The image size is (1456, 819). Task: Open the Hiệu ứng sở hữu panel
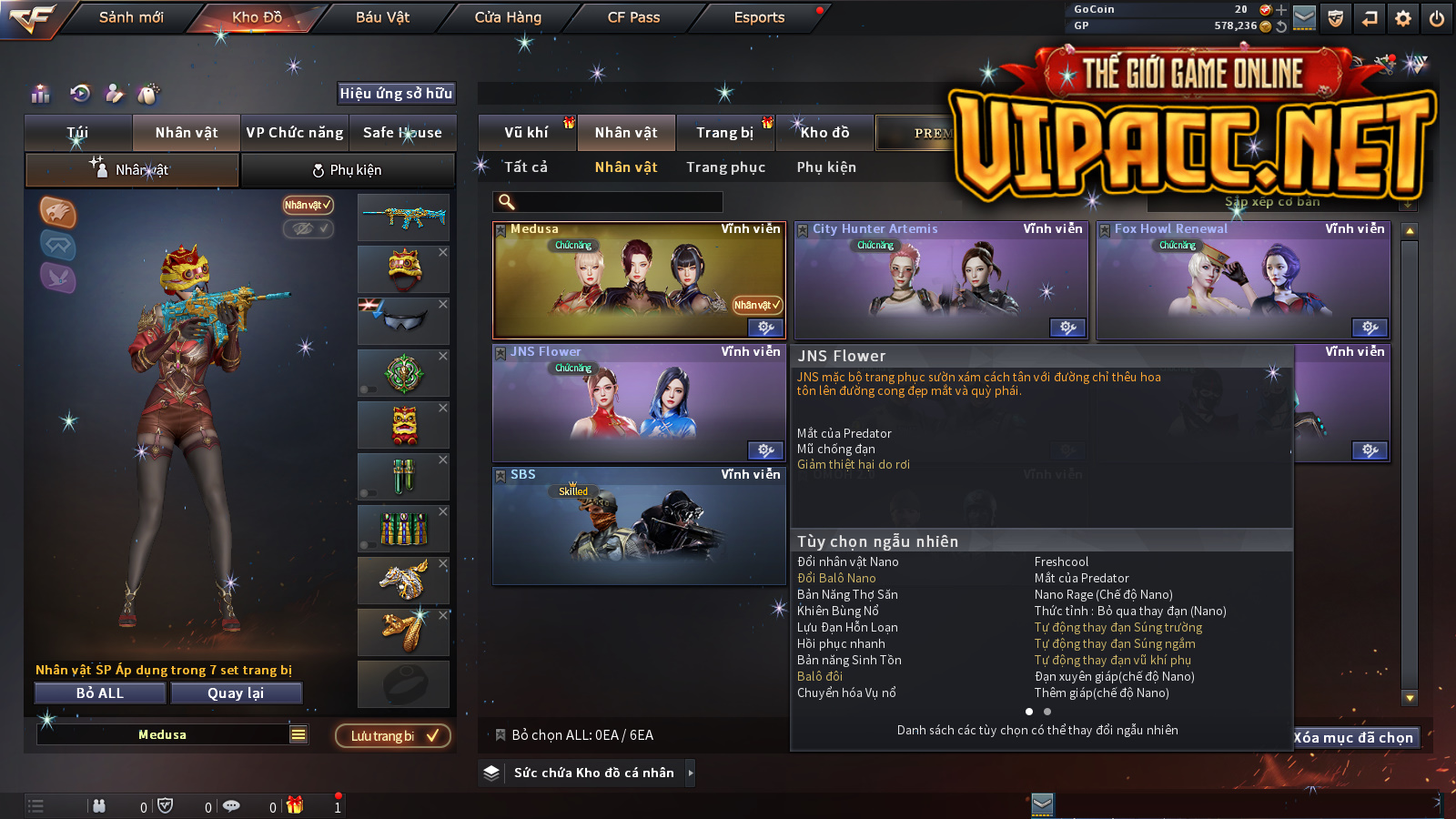click(x=396, y=93)
